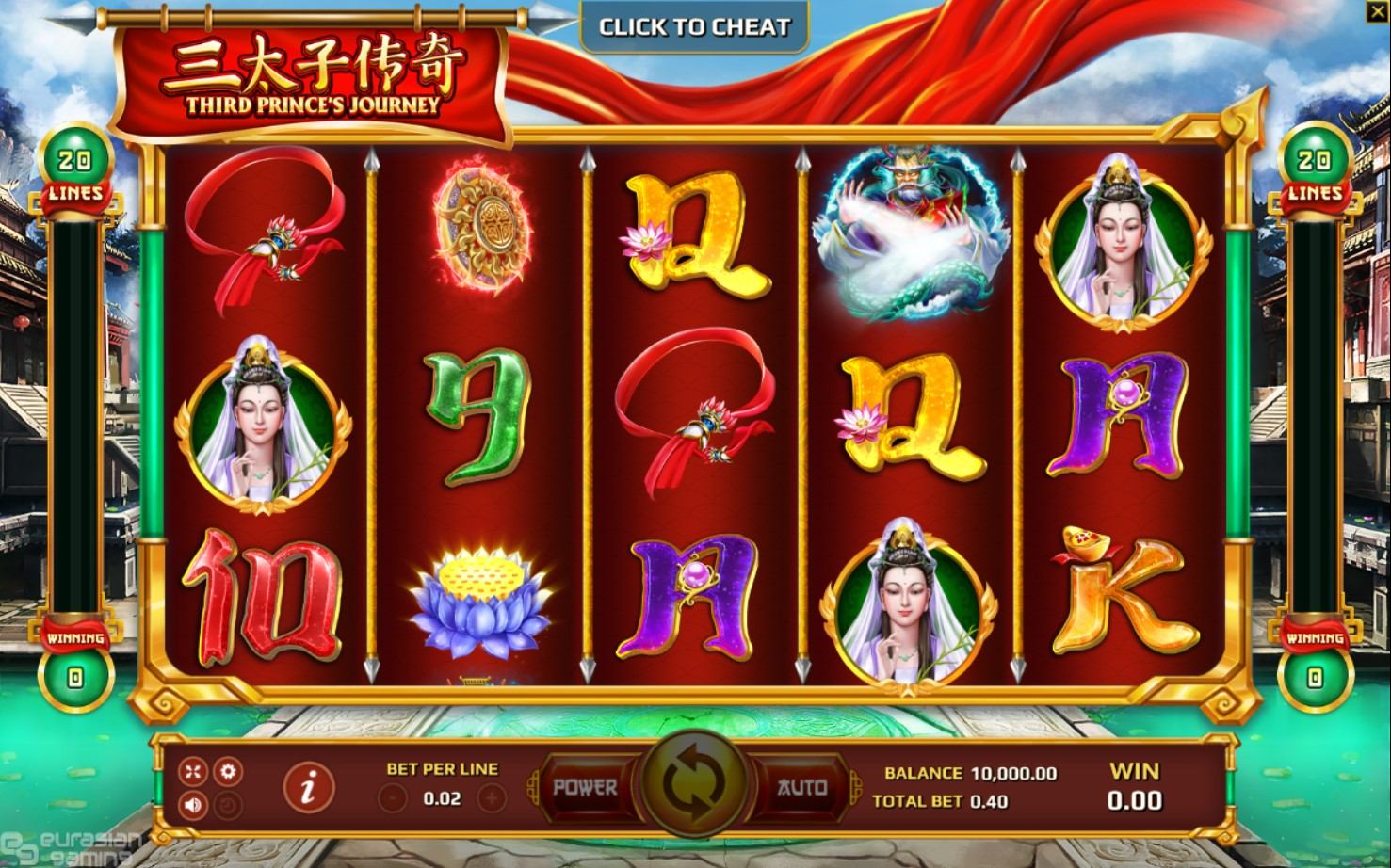Toggle fullscreen with the arrows icon
Viewport: 1391px width, 868px height.
tap(193, 772)
